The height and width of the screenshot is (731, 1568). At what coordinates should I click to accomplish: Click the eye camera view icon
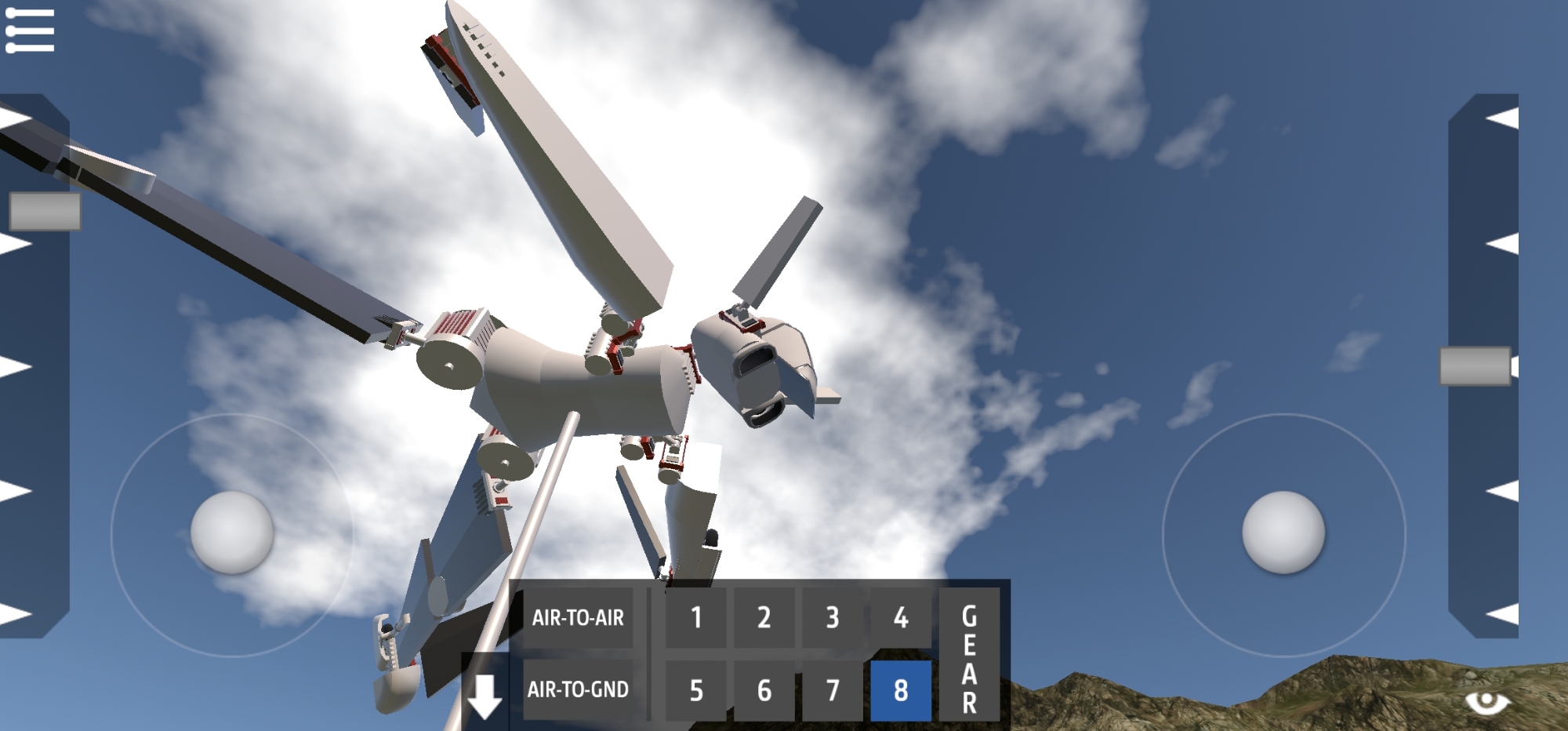coord(1486,700)
